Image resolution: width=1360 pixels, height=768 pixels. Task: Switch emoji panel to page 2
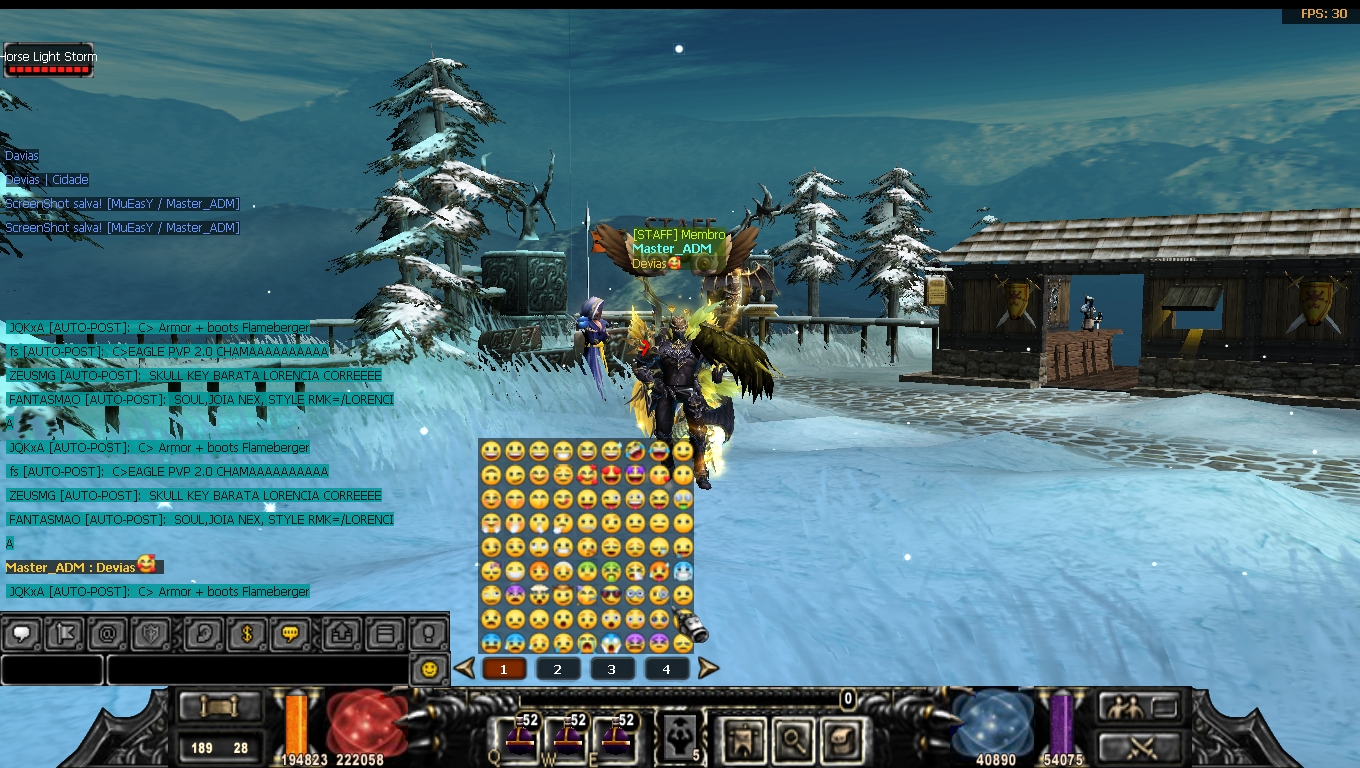coord(558,669)
